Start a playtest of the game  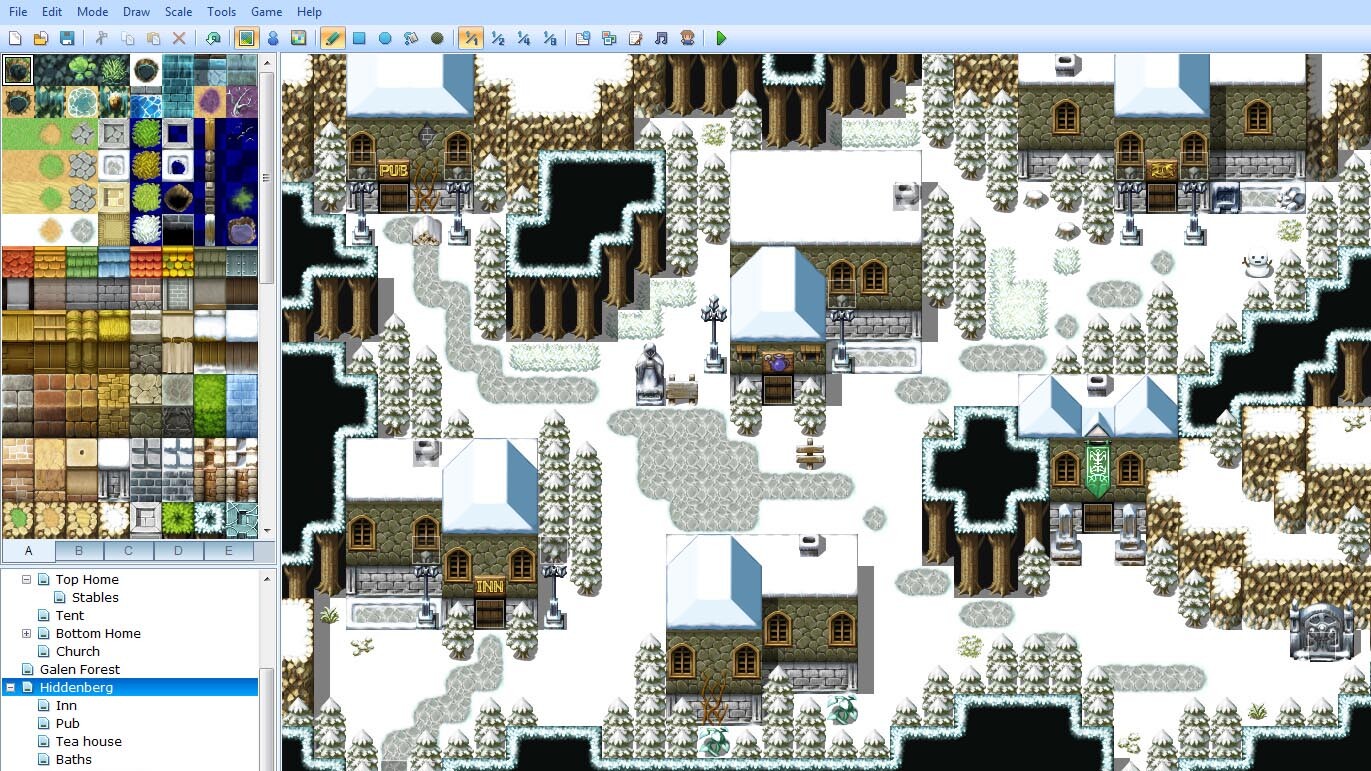(x=720, y=38)
